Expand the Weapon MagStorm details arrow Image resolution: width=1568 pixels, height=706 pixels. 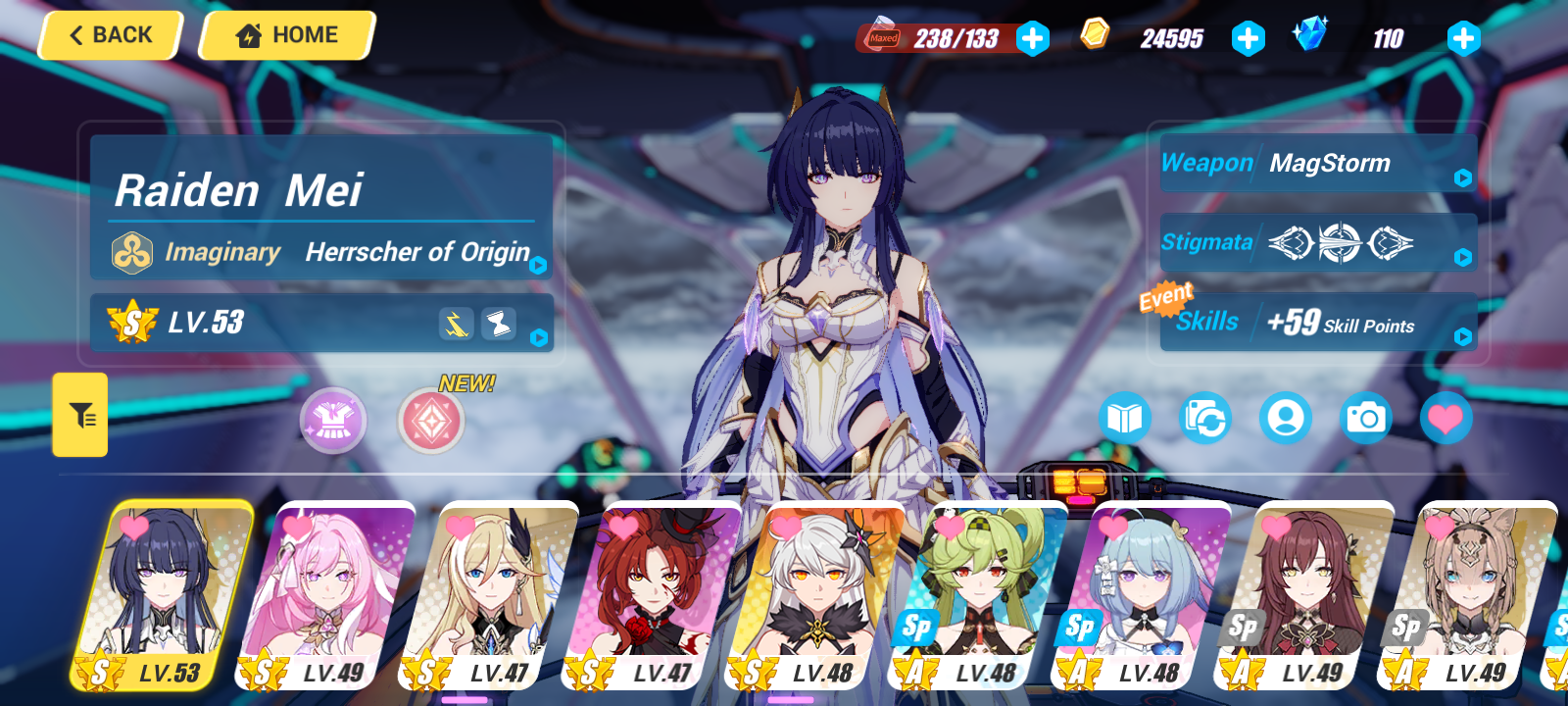click(x=1462, y=178)
